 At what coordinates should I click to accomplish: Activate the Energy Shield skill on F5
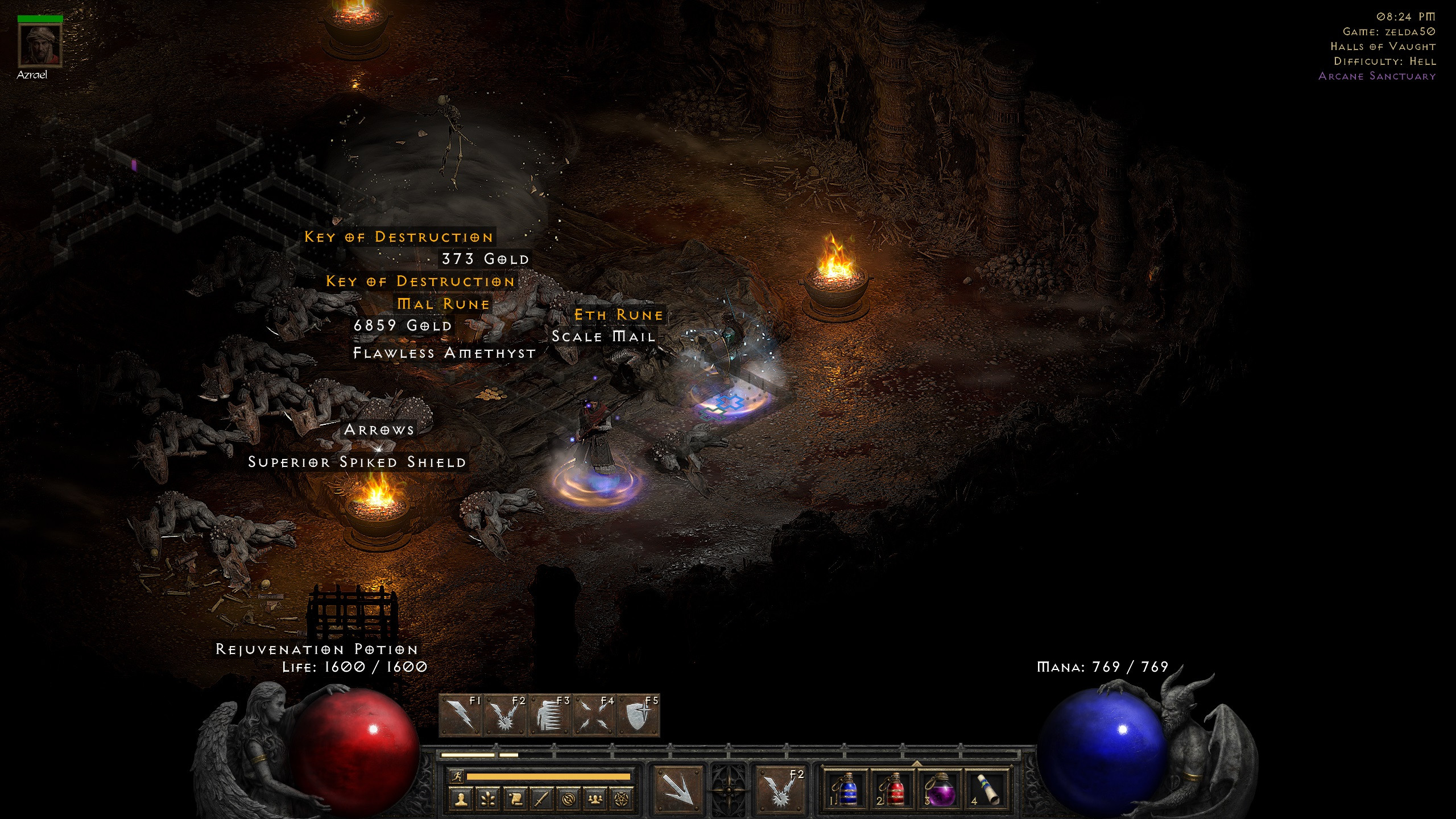638,715
